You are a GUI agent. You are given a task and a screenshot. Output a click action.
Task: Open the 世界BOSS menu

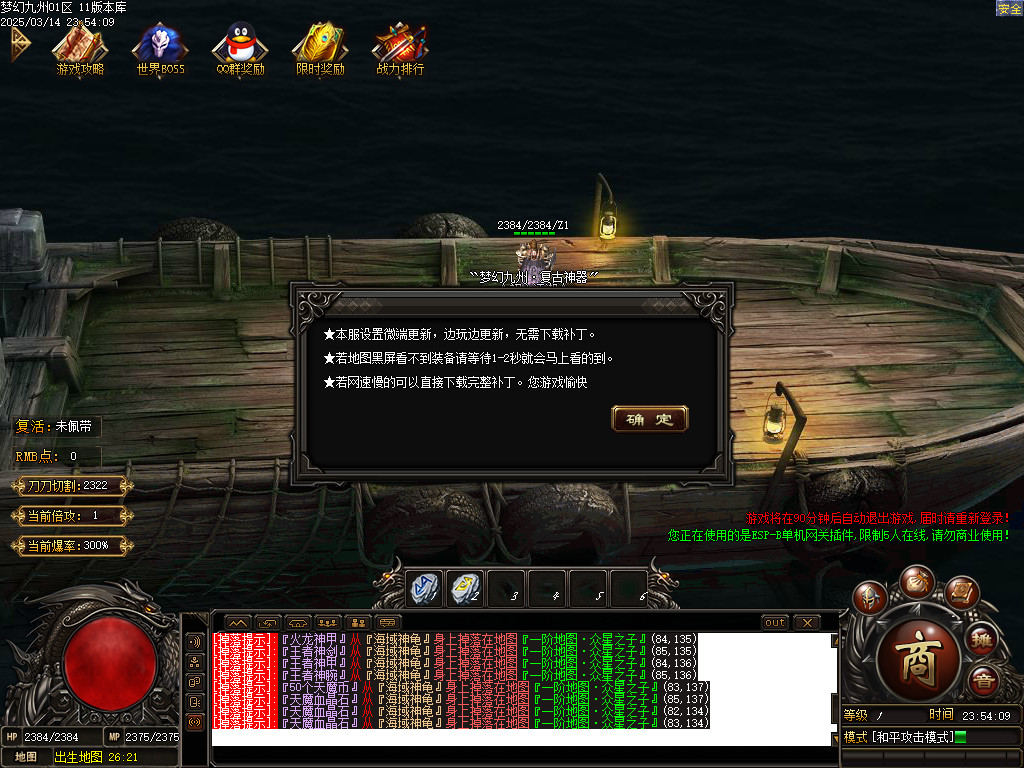[160, 46]
